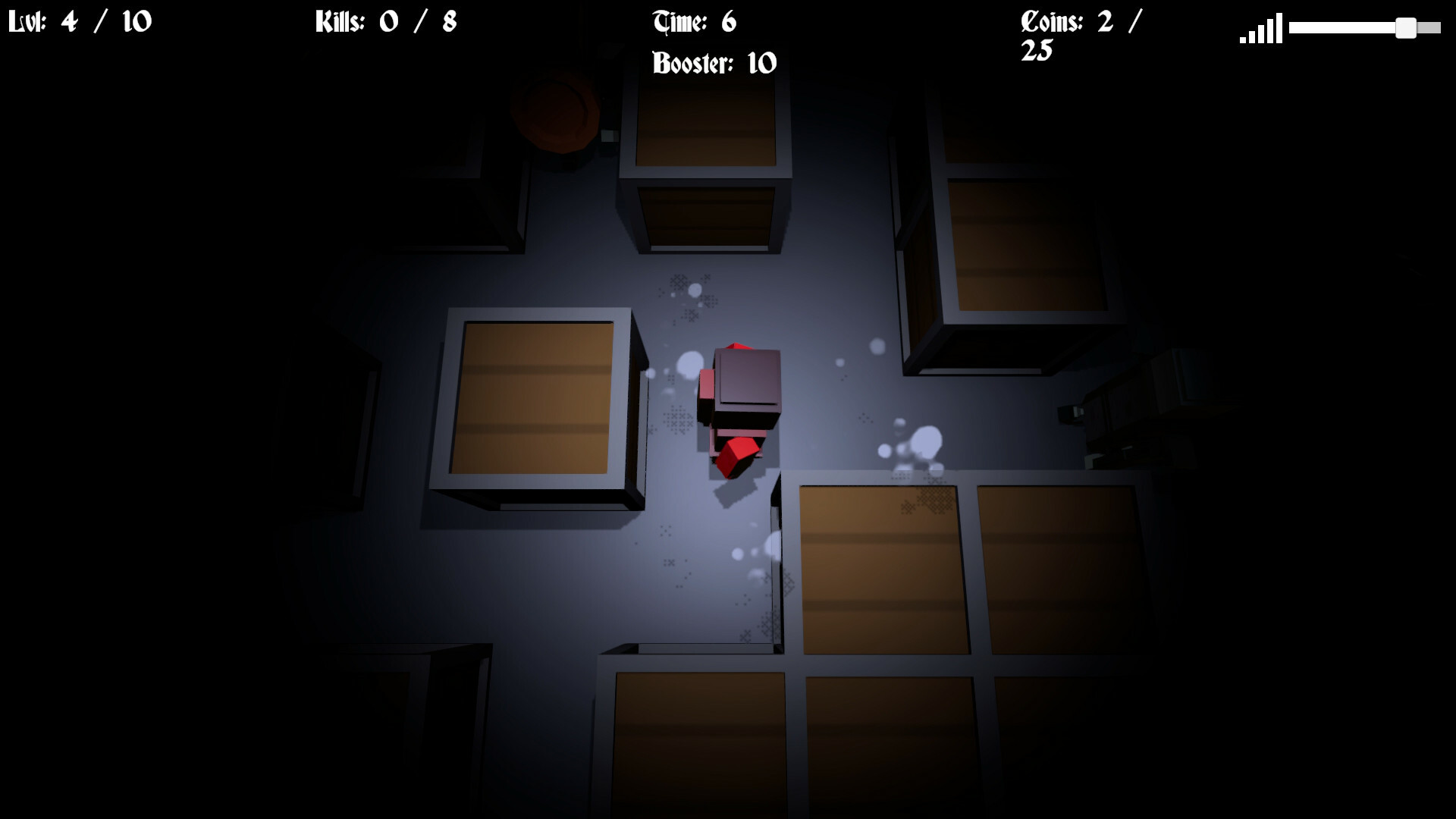Click the Booster: 10 indicator
Screen dimensions: 1456x819
click(713, 62)
